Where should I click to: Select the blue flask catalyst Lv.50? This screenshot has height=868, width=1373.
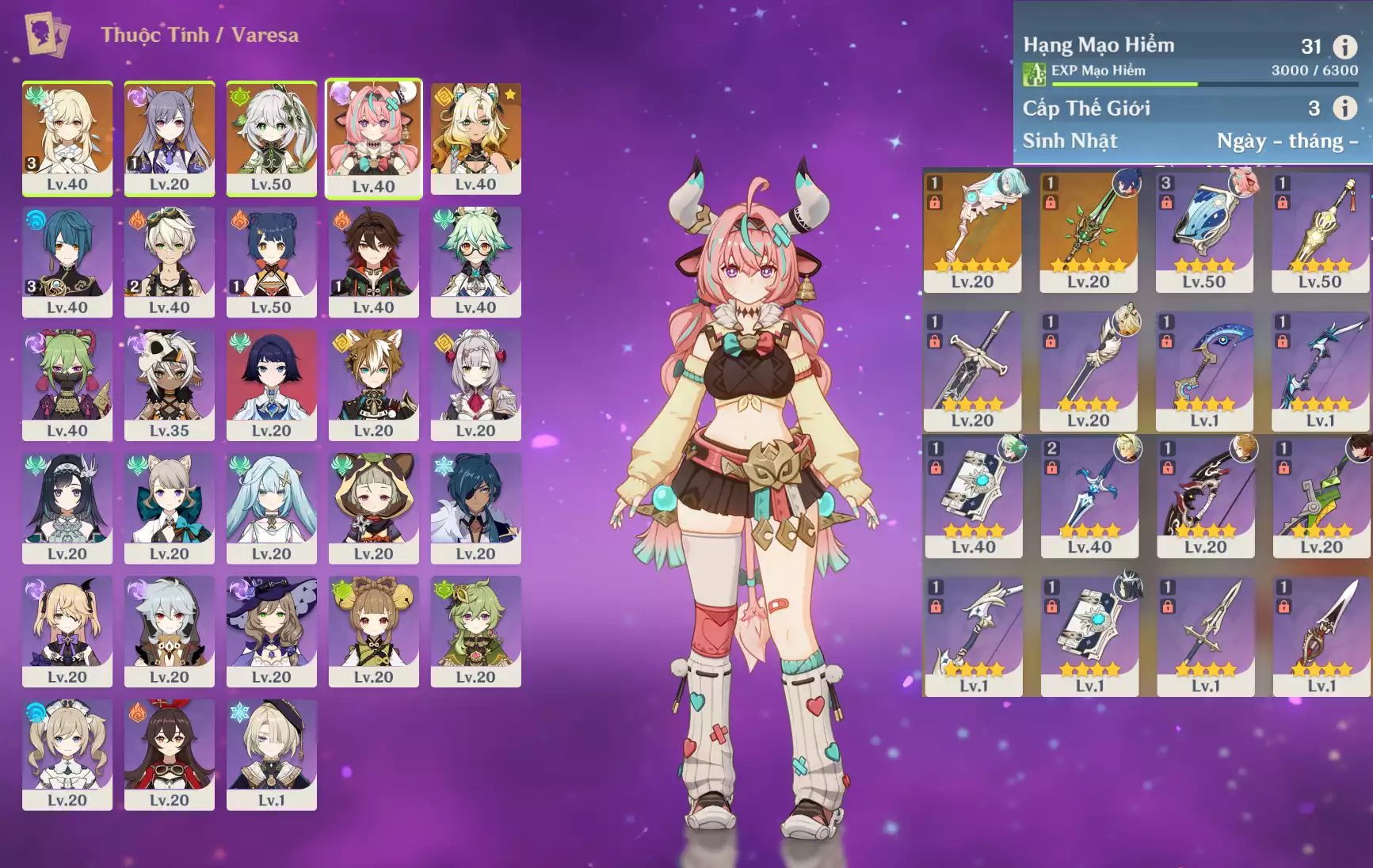(x=1203, y=231)
